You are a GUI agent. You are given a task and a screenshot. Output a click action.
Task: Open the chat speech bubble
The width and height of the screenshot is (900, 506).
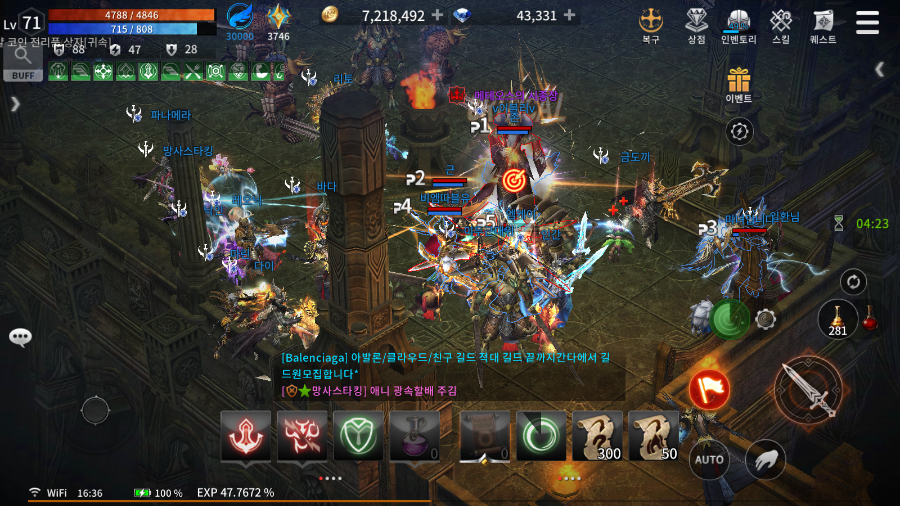pos(20,337)
